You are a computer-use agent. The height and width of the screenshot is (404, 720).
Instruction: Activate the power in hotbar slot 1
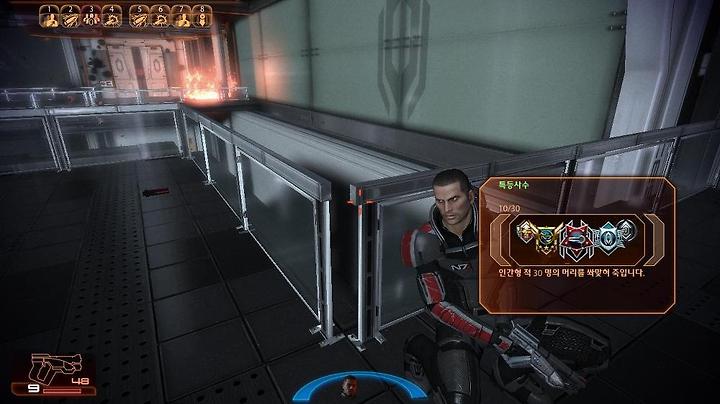[x=50, y=17]
